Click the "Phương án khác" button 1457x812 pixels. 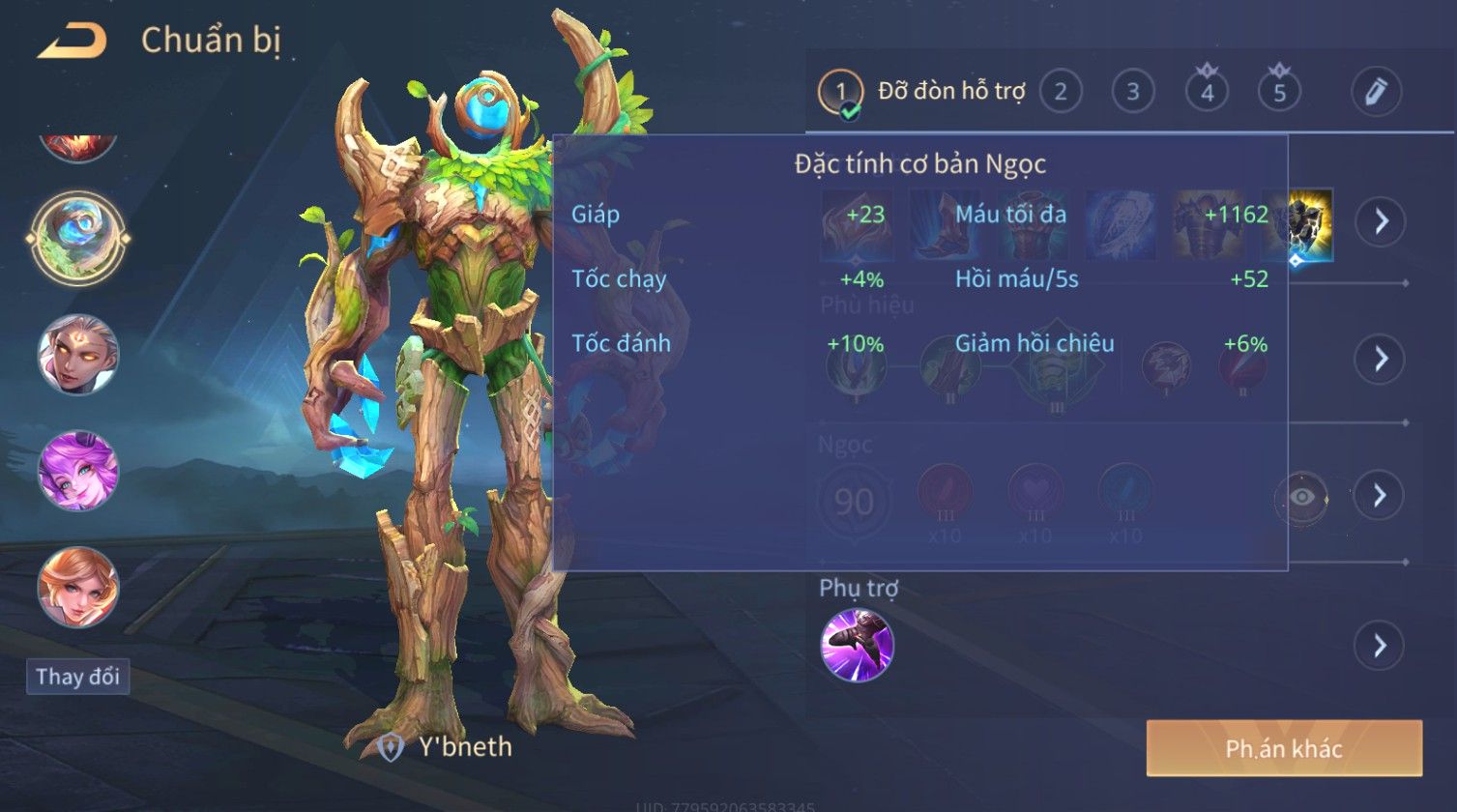(x=1284, y=748)
